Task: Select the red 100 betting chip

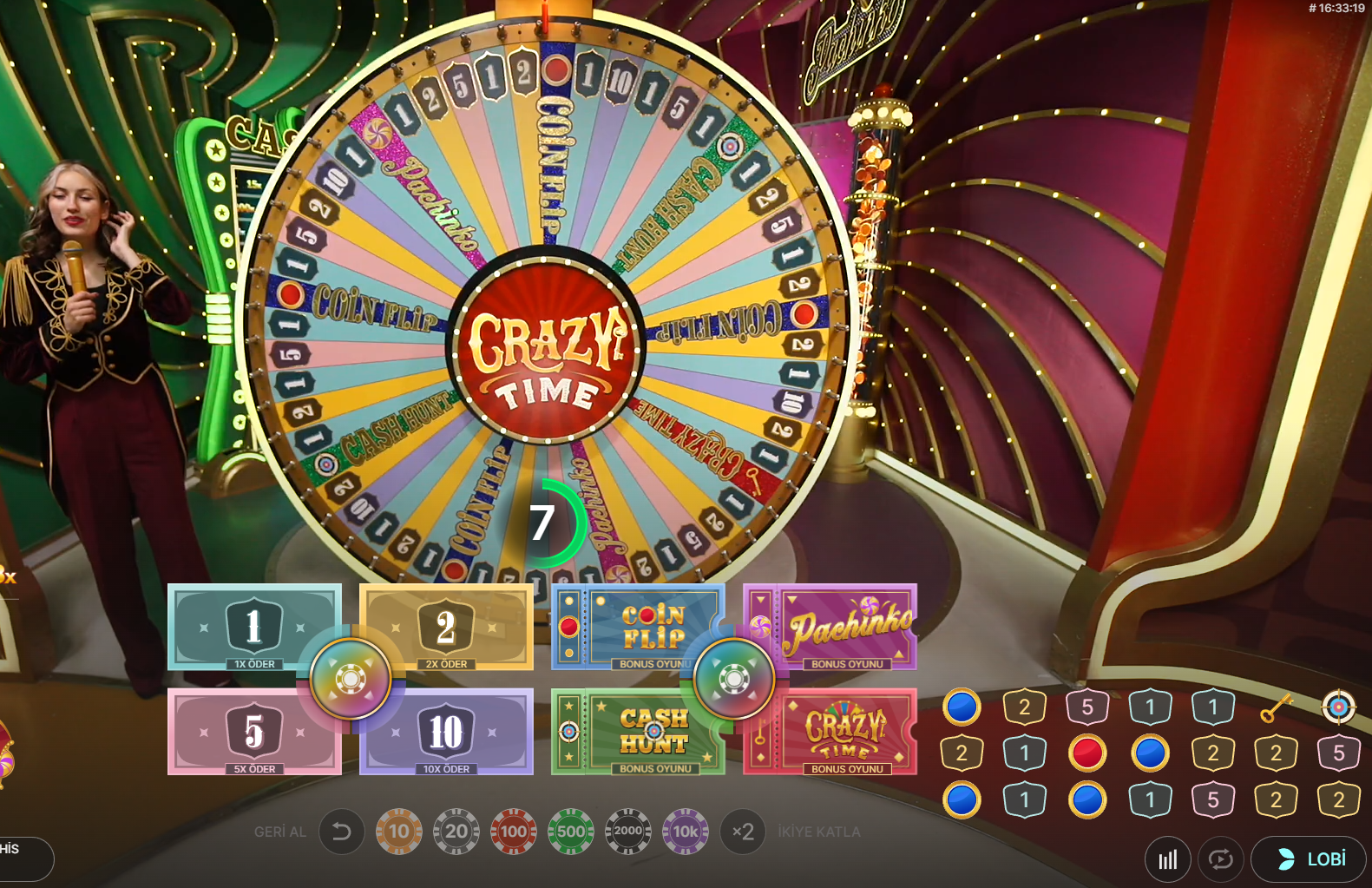Action: [x=514, y=831]
